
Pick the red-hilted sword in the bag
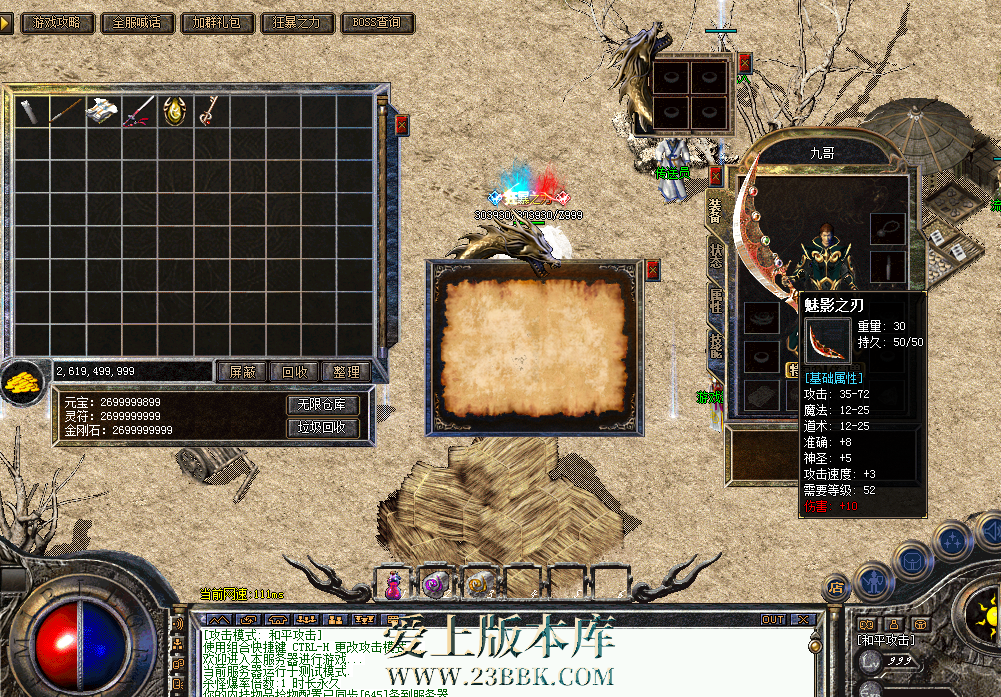(x=137, y=111)
